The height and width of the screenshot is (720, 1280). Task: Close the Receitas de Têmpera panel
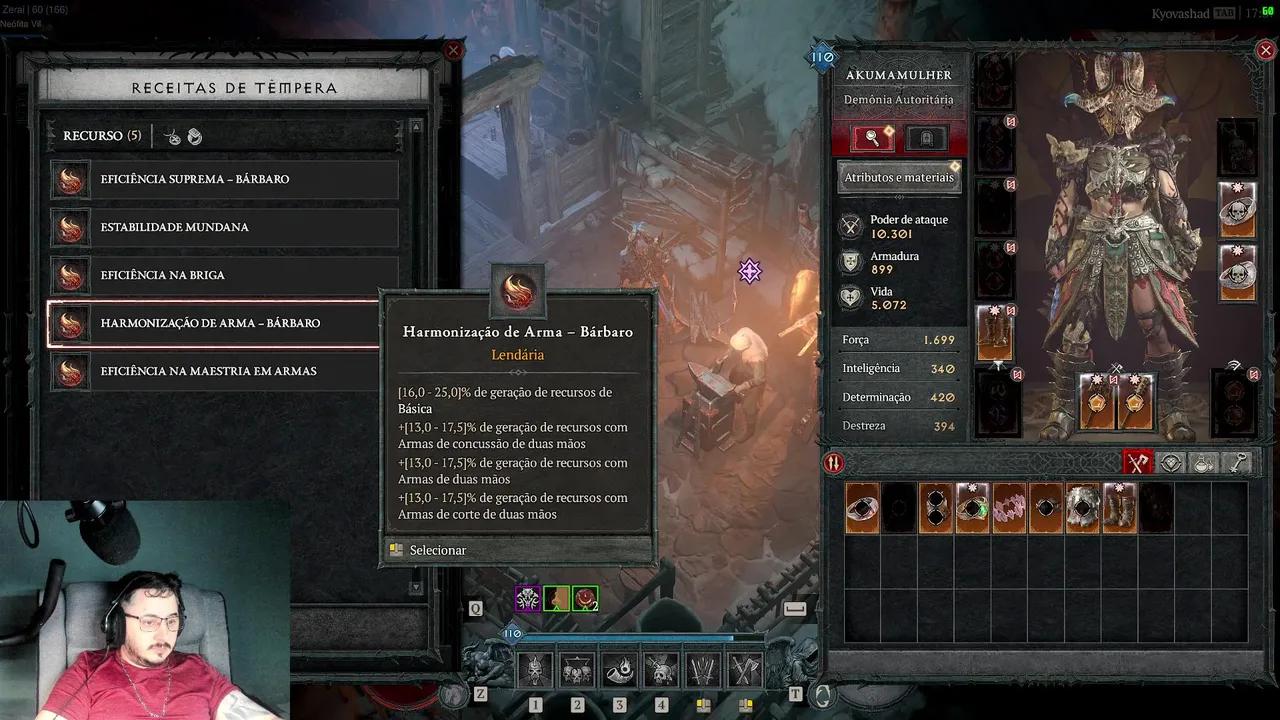pyautogui.click(x=454, y=51)
